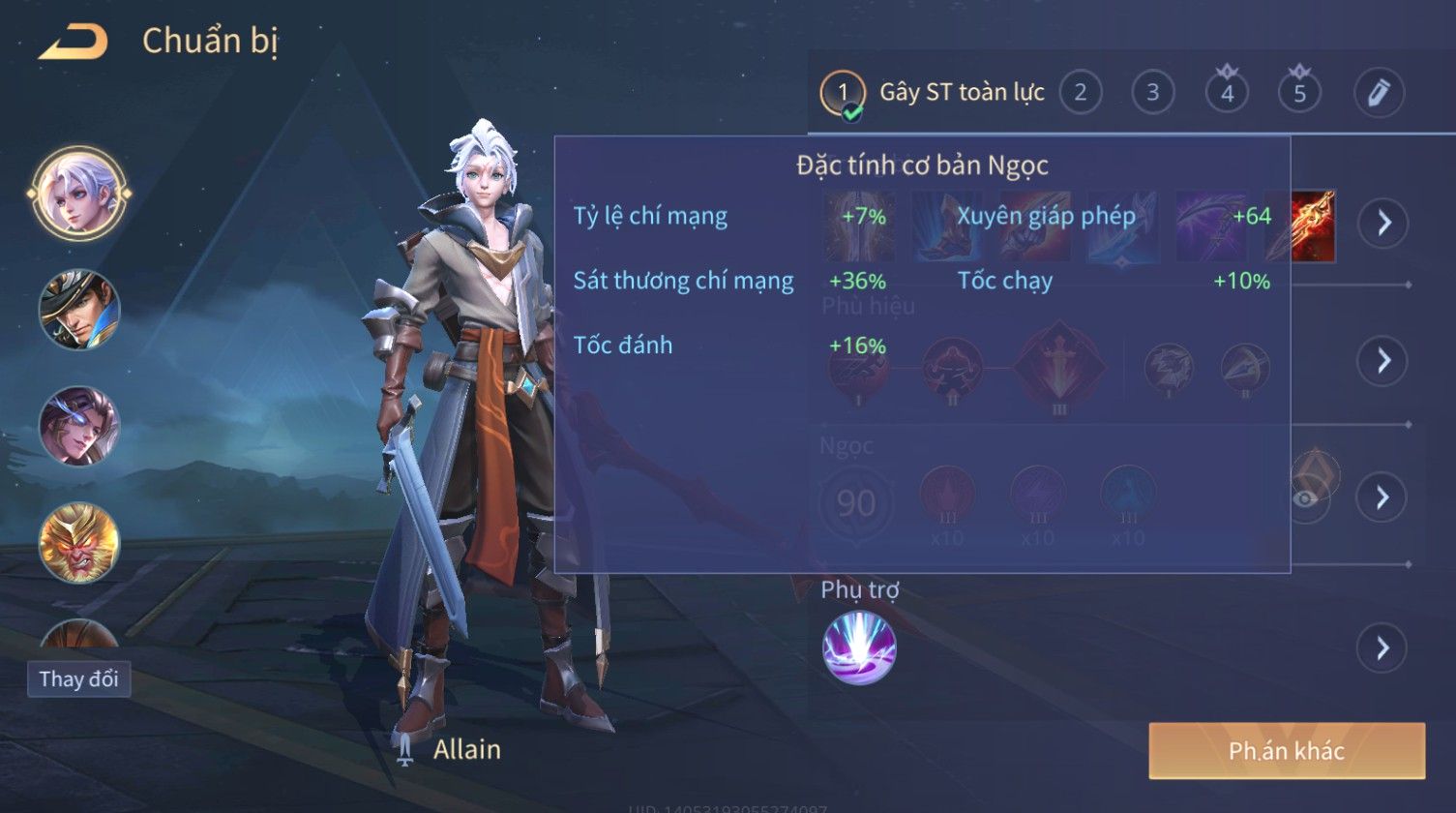Viewport: 1456px width, 813px height.
Task: Select the purple Phụ trợ spell icon
Action: click(859, 647)
